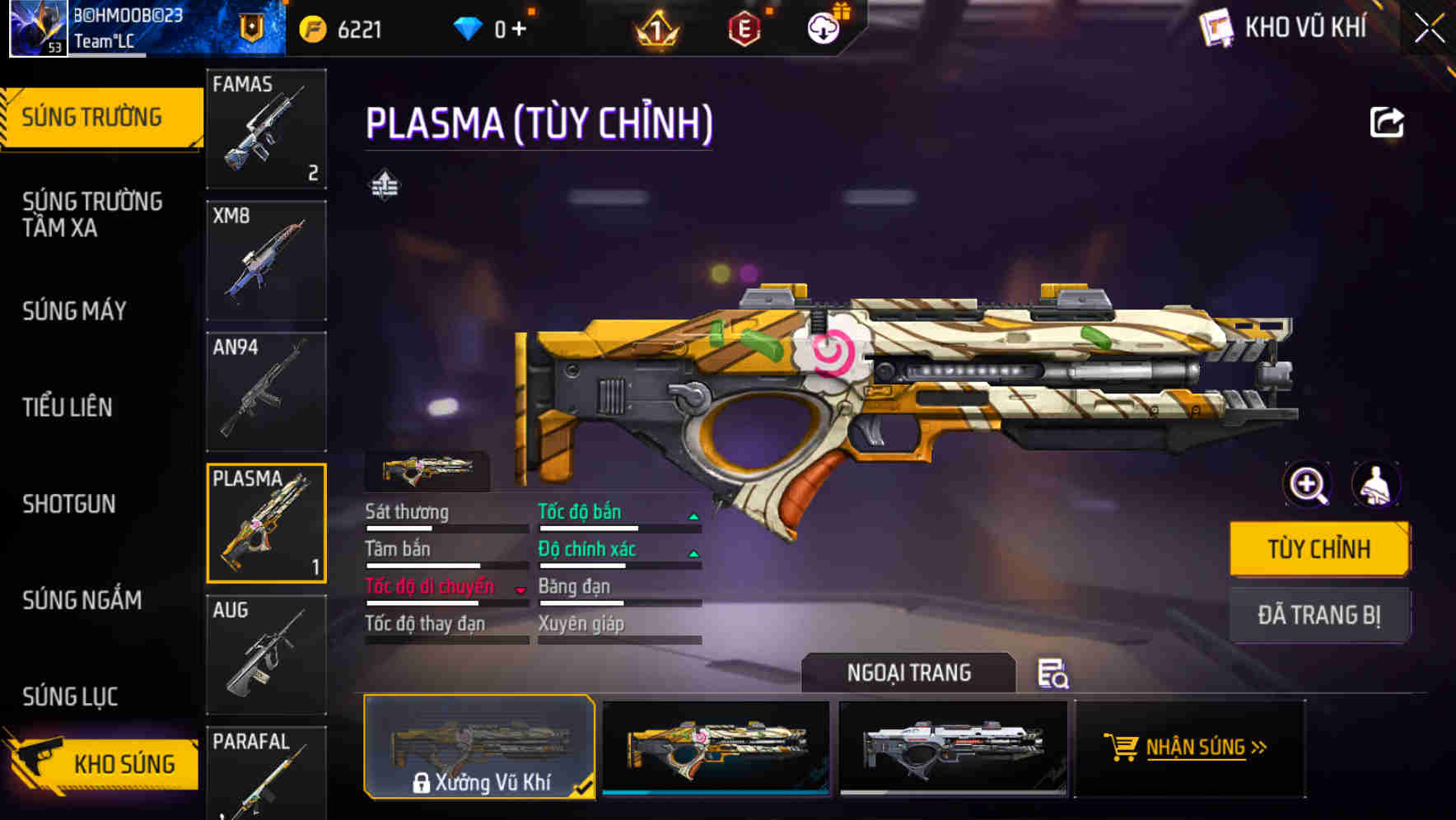Screen dimensions: 1456x820
Task: Choose the AN94 weapon tile
Action: (x=266, y=392)
